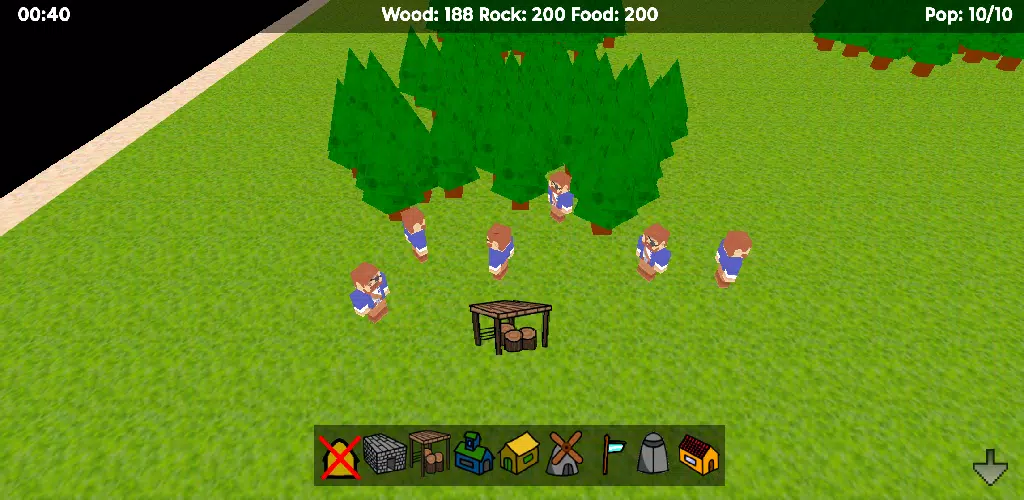Choose the grey stone brick building
The height and width of the screenshot is (500, 1024).
point(385,456)
